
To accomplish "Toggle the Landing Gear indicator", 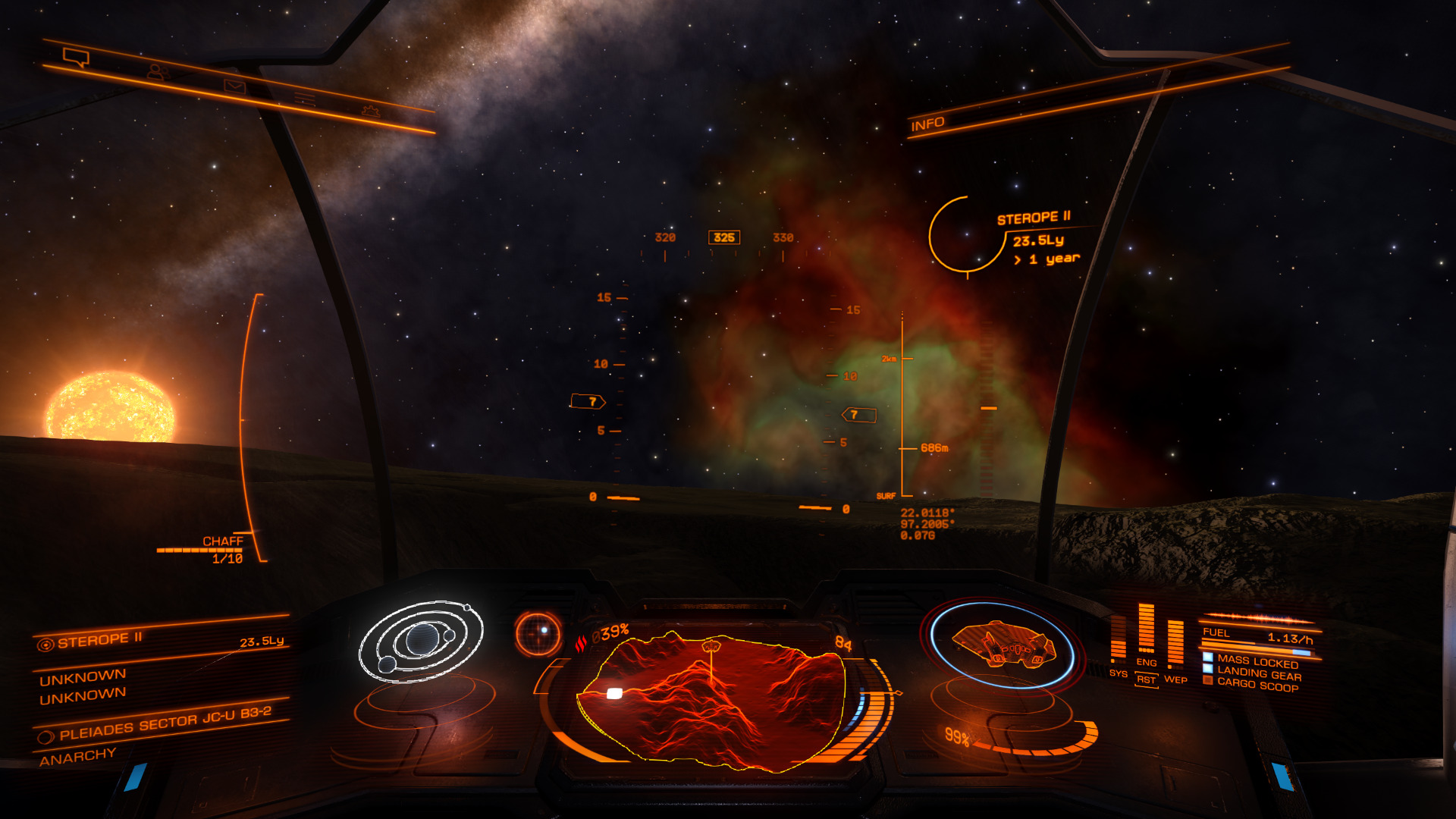I will [x=1258, y=674].
